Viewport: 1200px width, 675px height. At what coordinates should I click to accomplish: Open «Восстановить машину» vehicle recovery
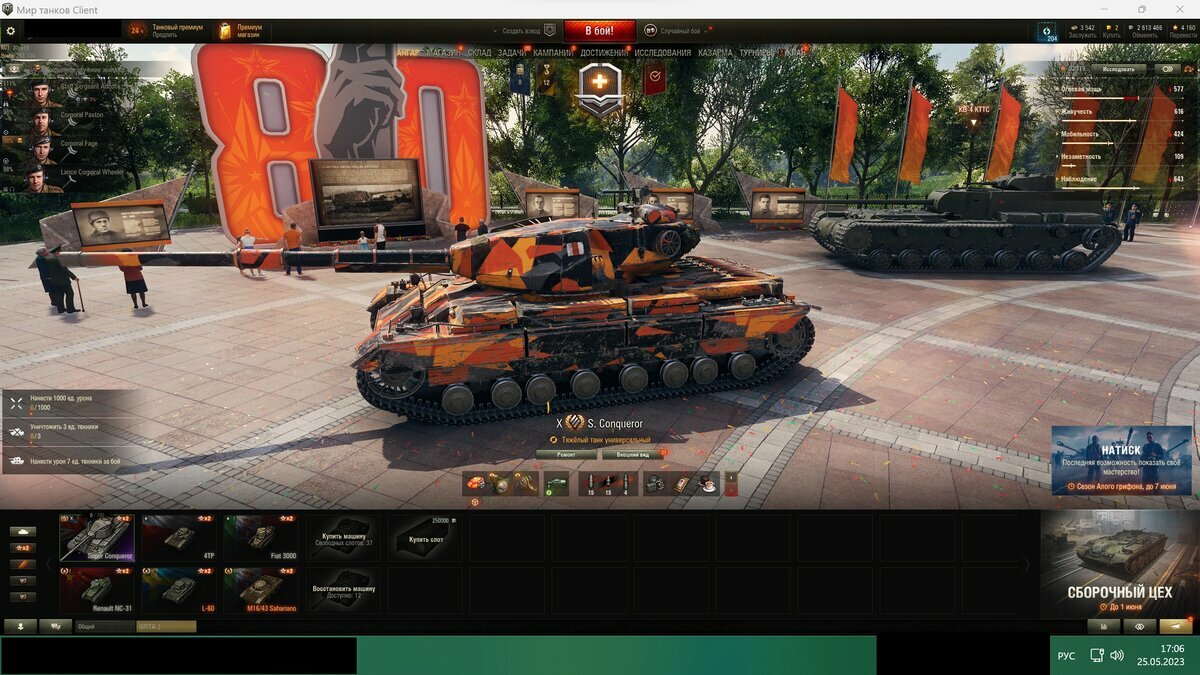[x=343, y=589]
